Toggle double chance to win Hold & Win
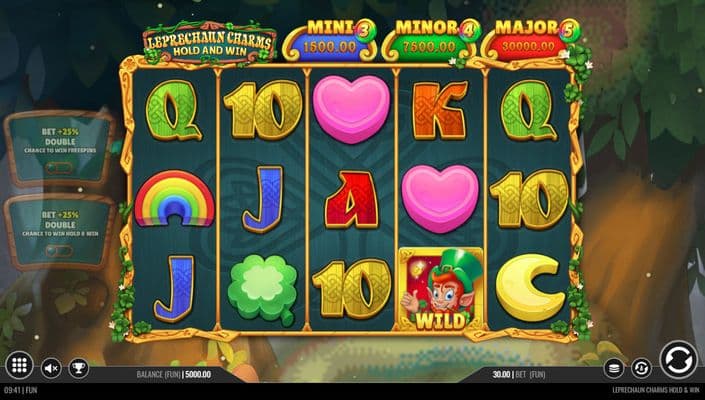The image size is (705, 400). click(58, 251)
